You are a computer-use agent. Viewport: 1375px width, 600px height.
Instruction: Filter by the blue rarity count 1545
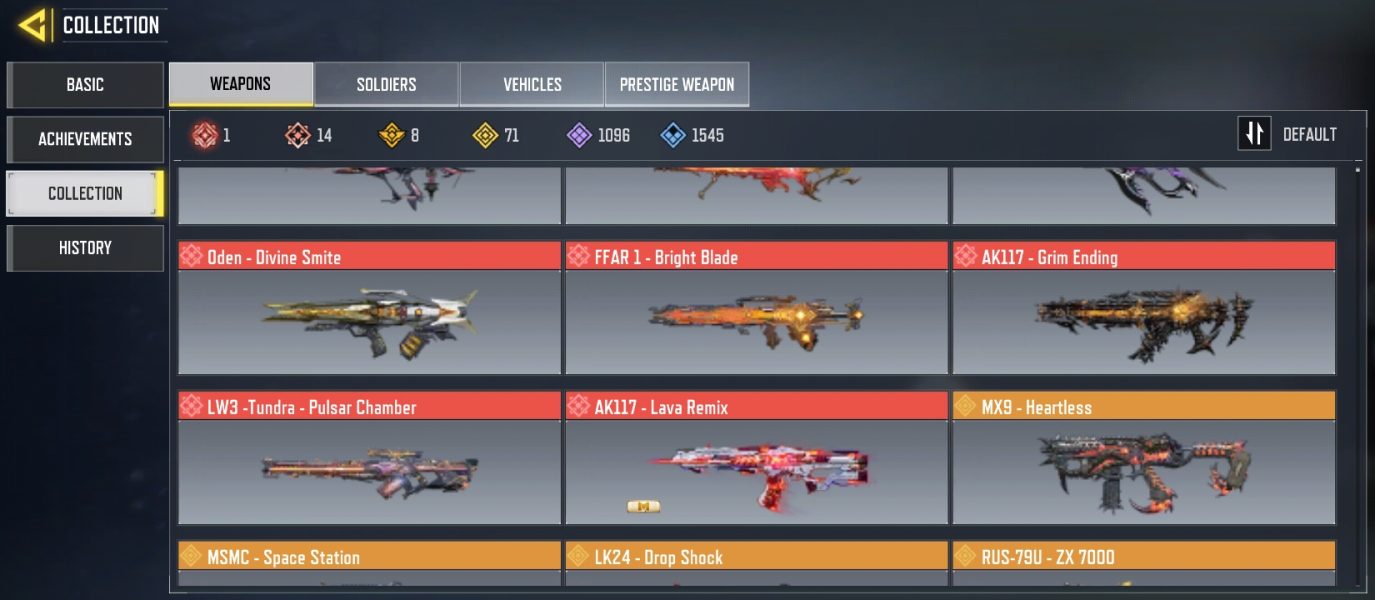[692, 135]
